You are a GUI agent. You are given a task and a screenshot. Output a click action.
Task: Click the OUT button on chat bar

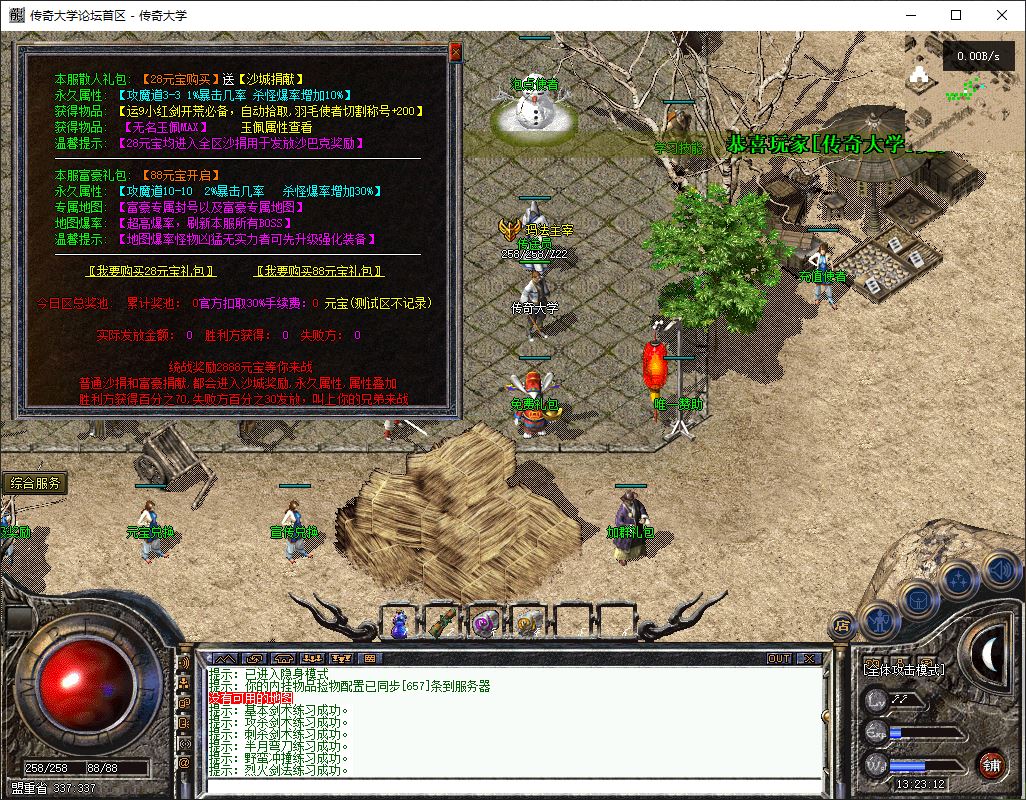[779, 659]
